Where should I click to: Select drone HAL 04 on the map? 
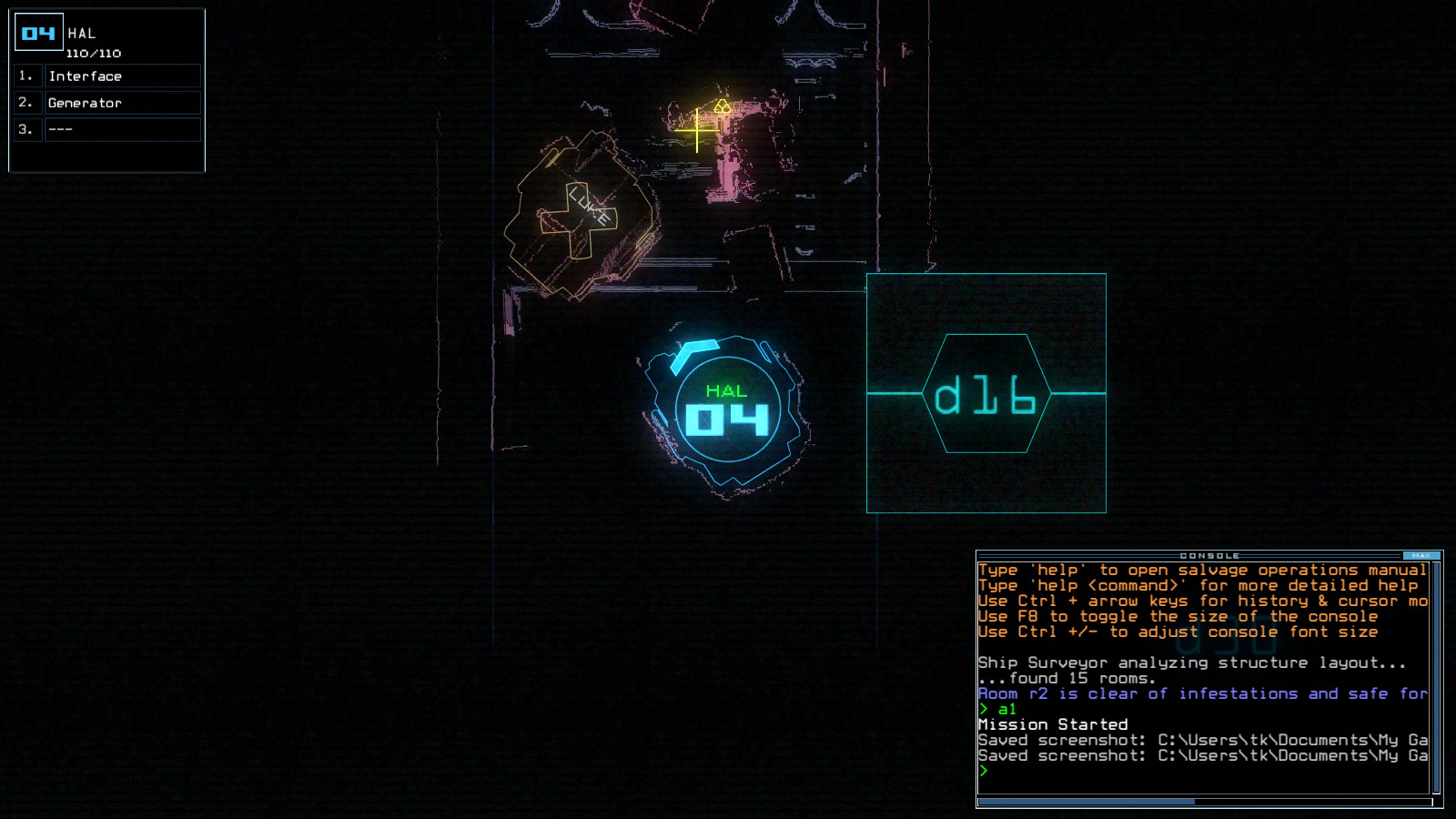(x=728, y=414)
